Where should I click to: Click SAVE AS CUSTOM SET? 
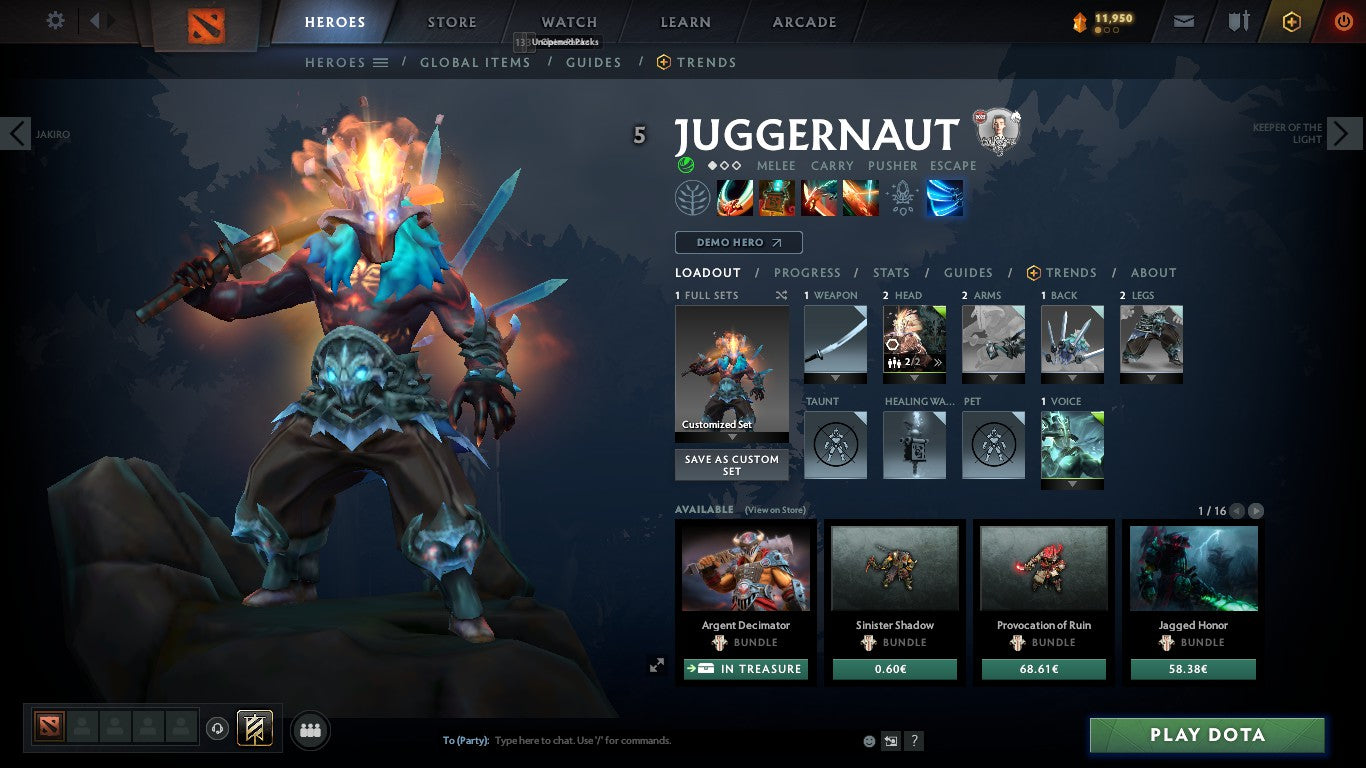pyautogui.click(x=731, y=465)
